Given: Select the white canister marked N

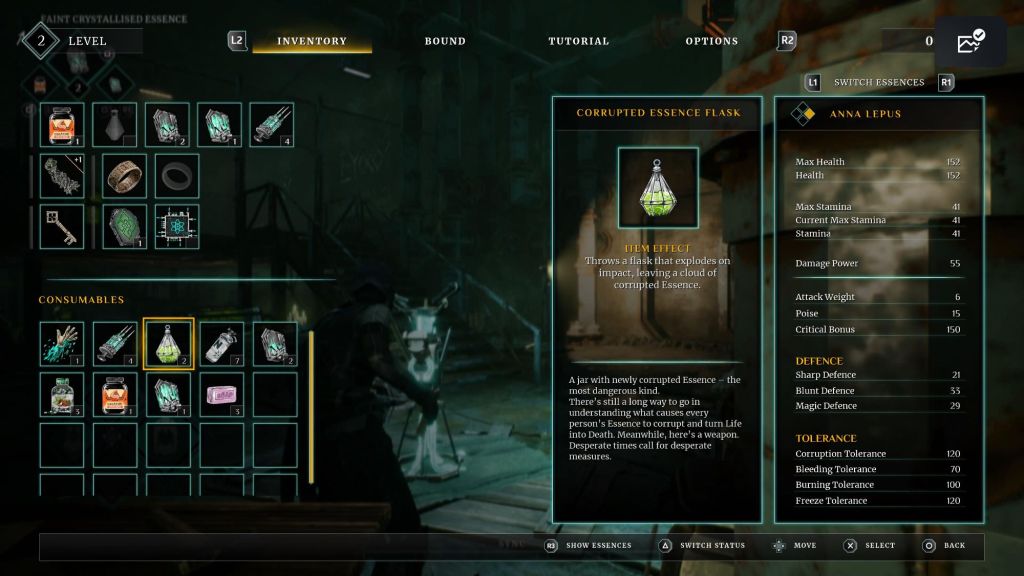Looking at the screenshot, I should coord(221,344).
